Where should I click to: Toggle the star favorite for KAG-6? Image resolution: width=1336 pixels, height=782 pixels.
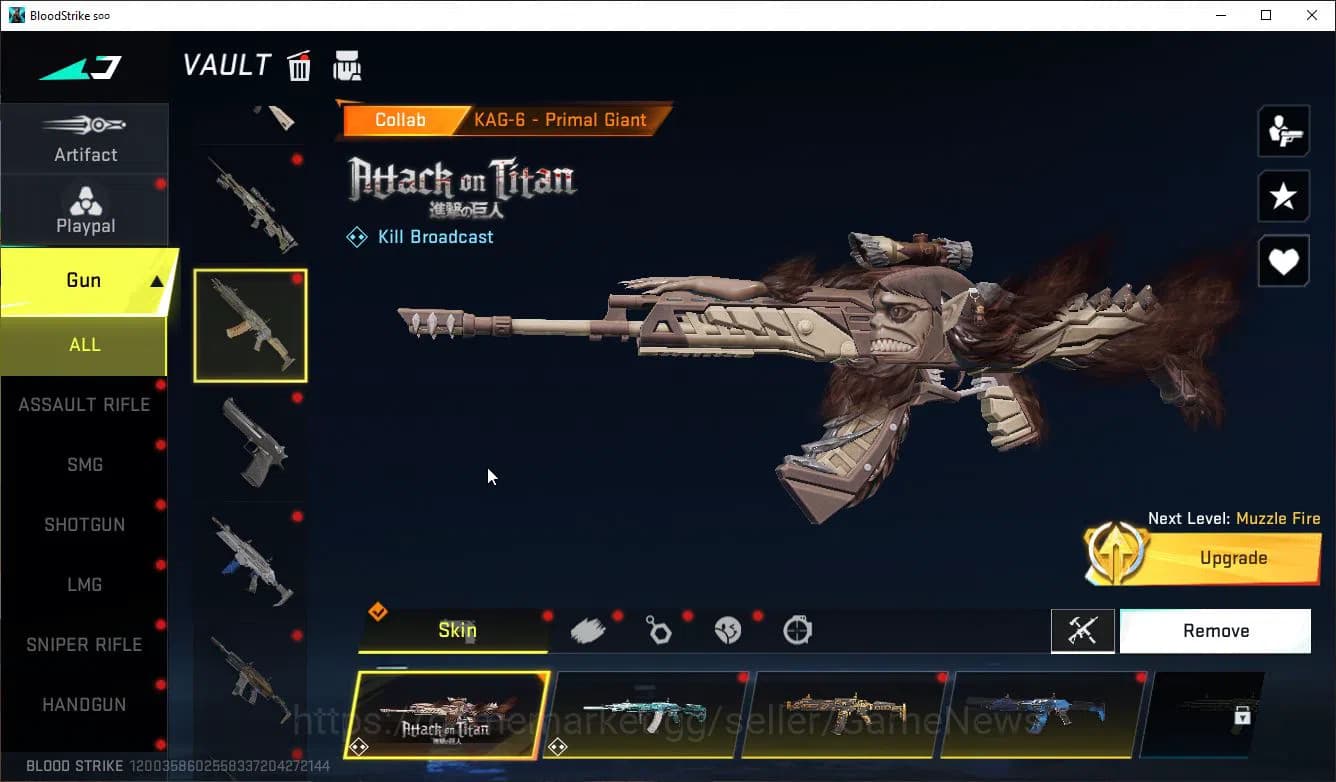click(x=1283, y=196)
